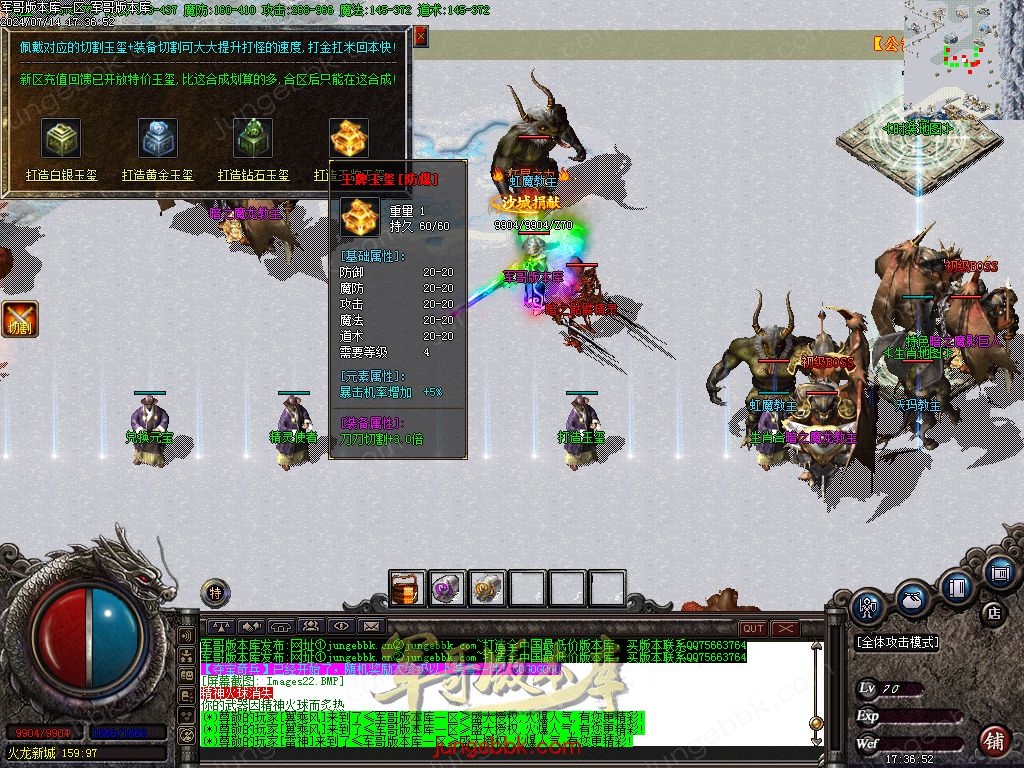
Task: Click the QUT button above the chat
Action: point(753,628)
